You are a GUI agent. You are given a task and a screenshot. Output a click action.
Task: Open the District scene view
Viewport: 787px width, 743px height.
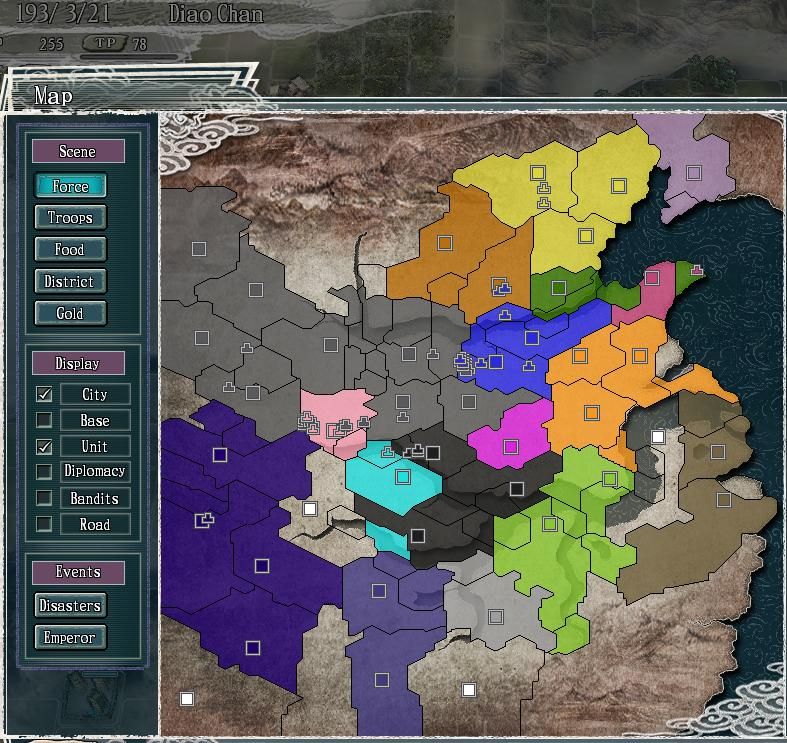[x=70, y=282]
